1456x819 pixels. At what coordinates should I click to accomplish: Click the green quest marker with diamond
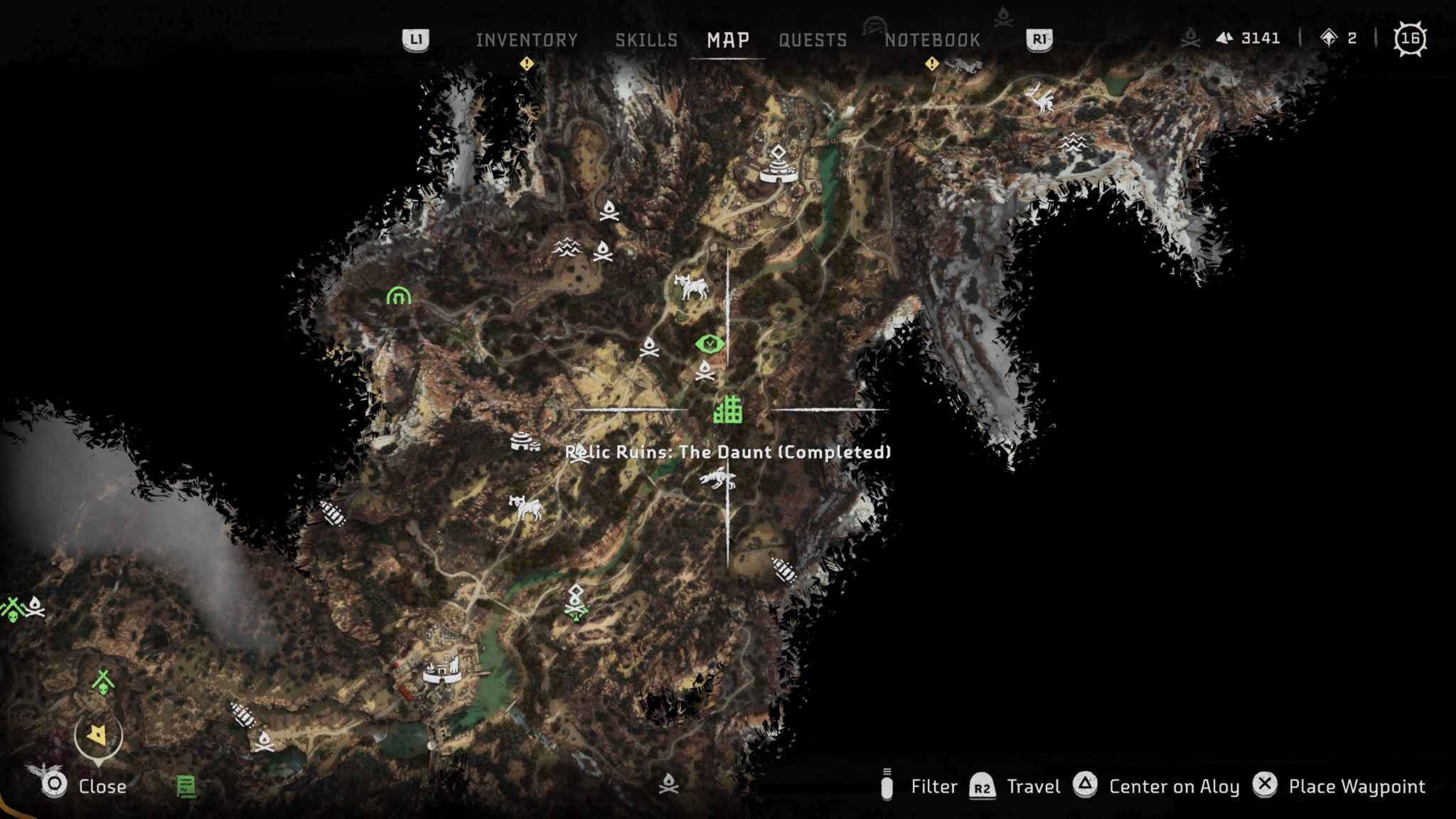576,603
